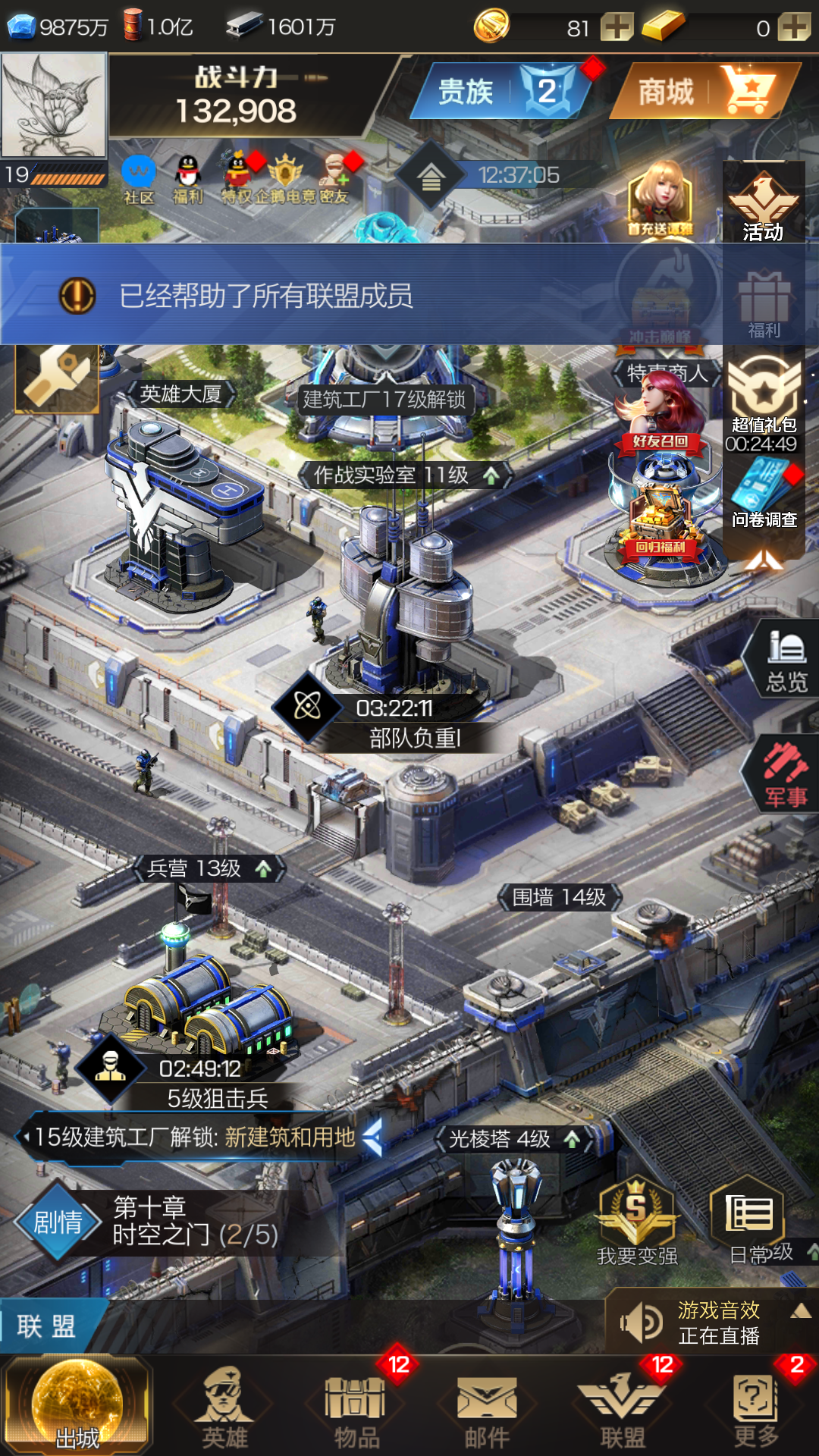Add gold bars with plus button
The width and height of the screenshot is (819, 1456).
(794, 27)
